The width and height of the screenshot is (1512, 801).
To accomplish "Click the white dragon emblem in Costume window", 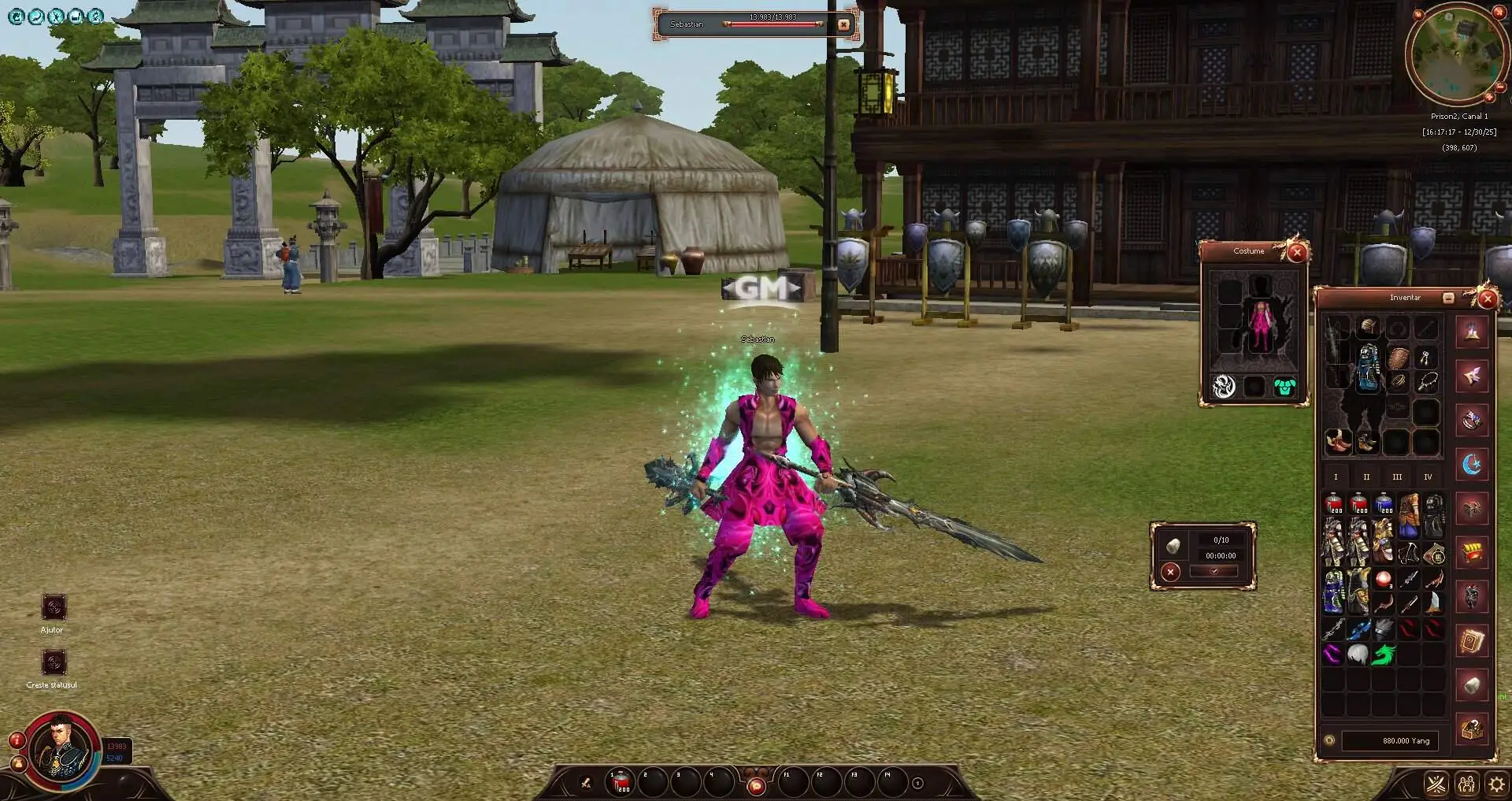I will point(1224,387).
